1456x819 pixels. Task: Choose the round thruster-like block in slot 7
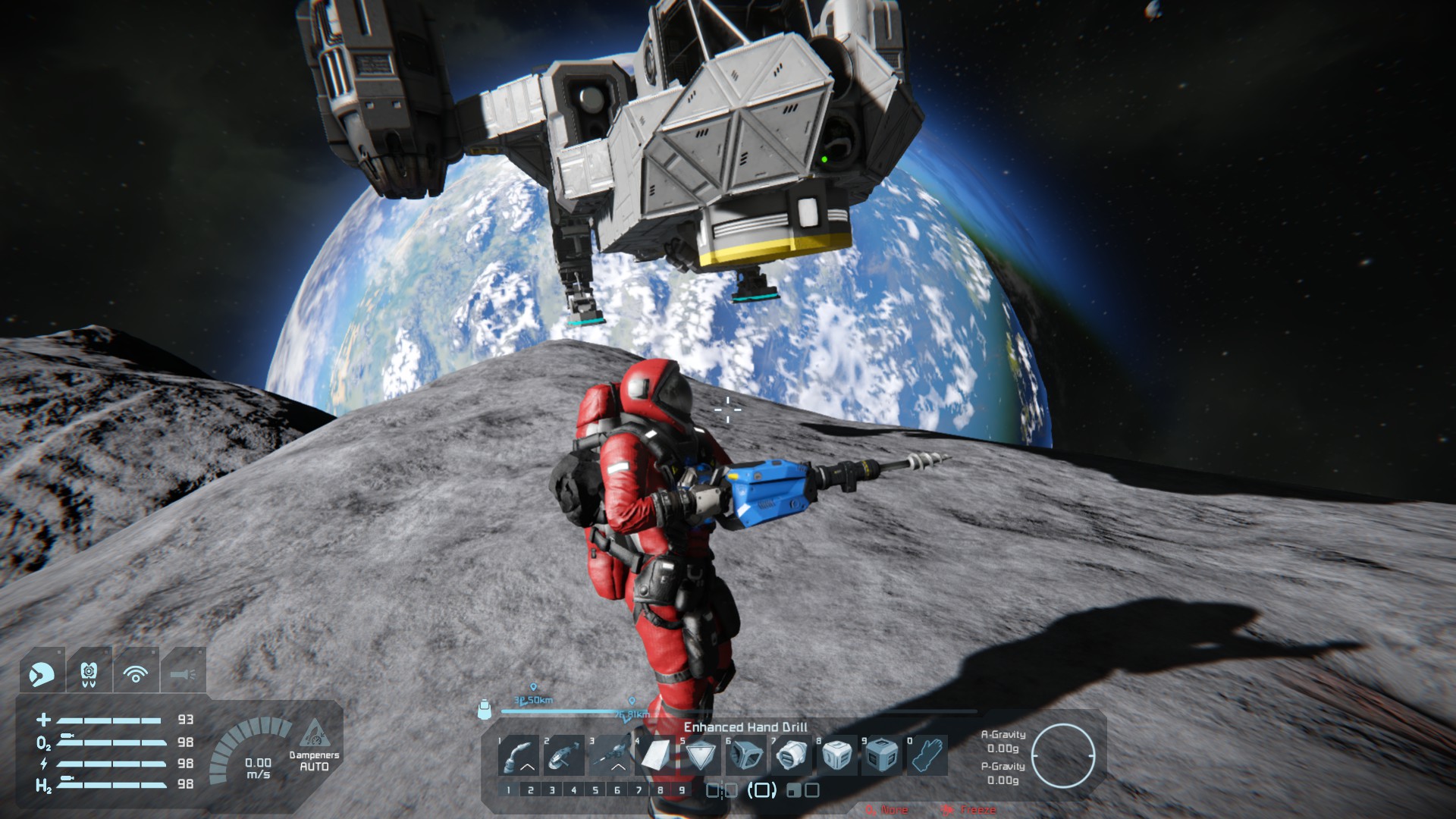tap(792, 755)
